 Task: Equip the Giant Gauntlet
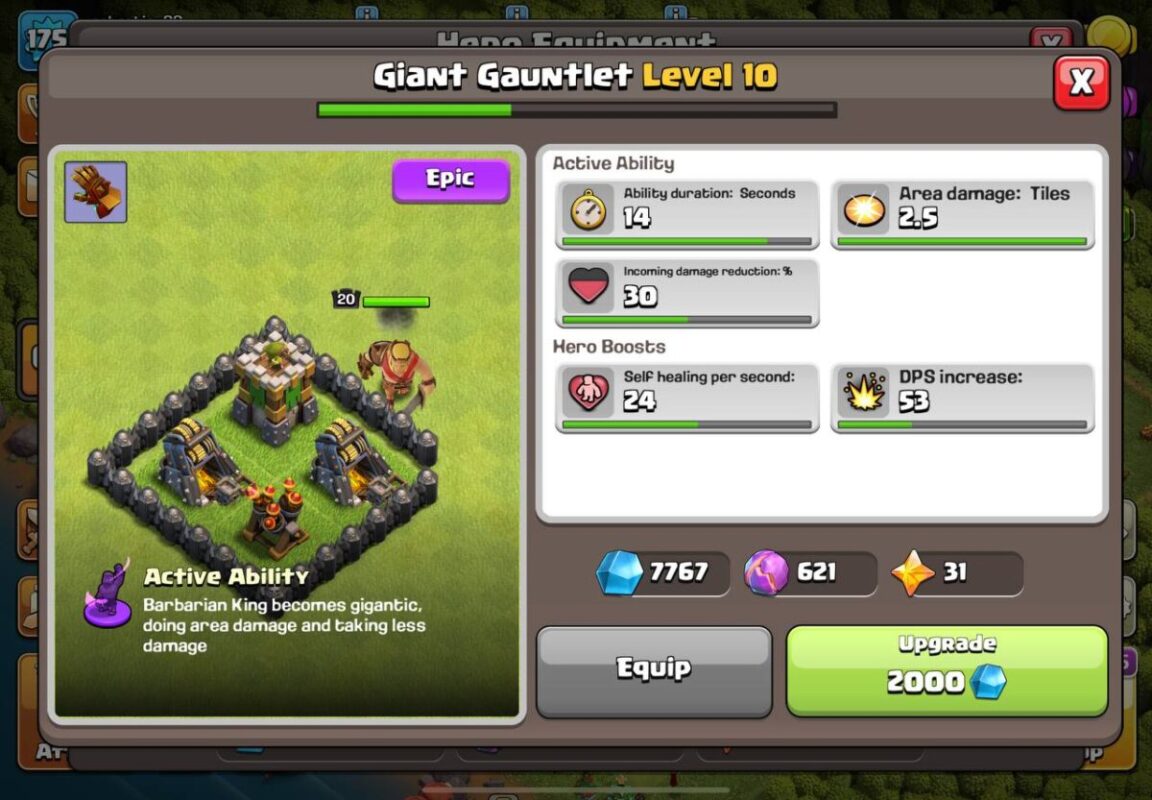click(x=654, y=671)
